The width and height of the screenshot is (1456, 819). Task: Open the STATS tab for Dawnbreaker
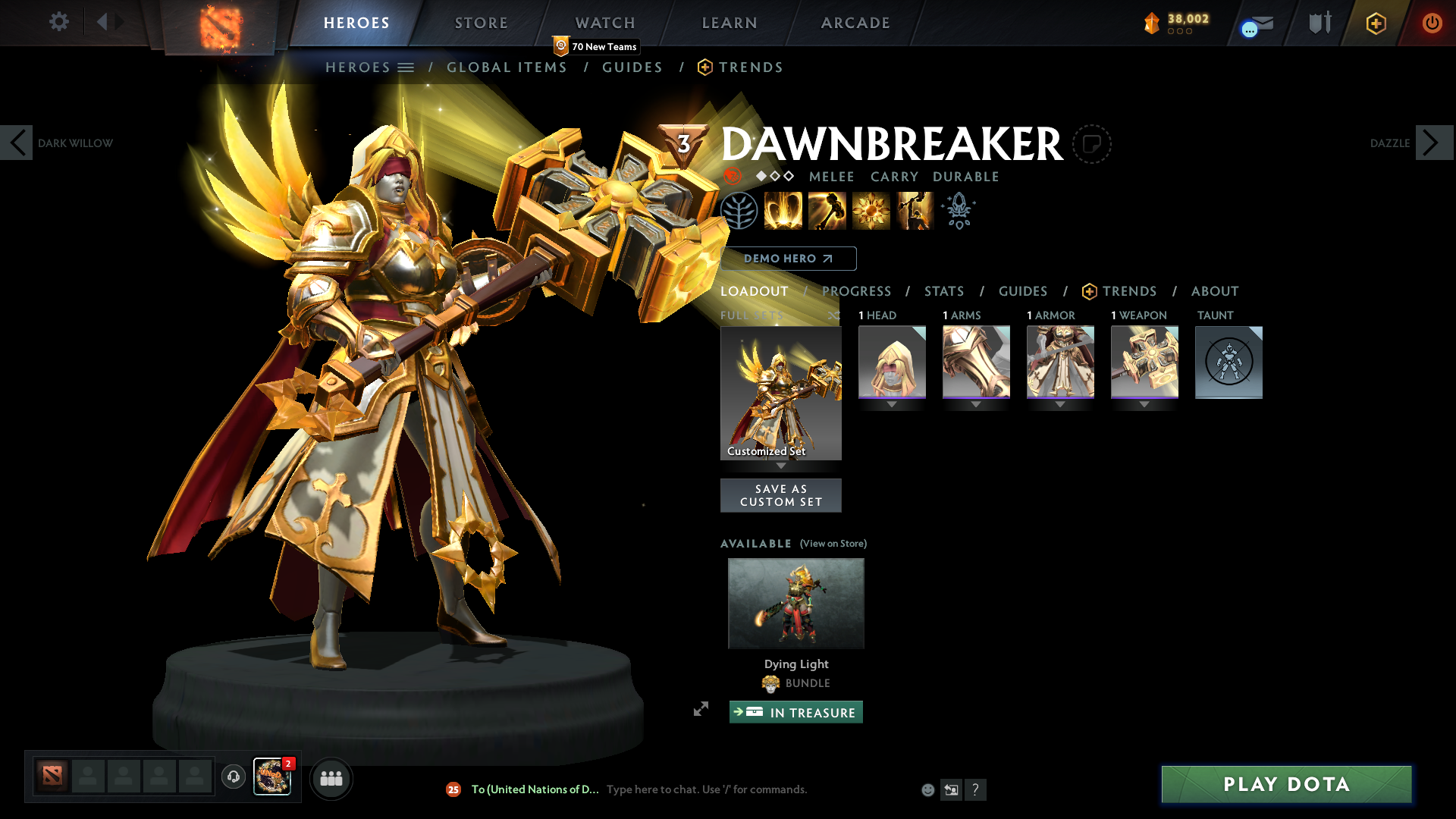tap(943, 291)
